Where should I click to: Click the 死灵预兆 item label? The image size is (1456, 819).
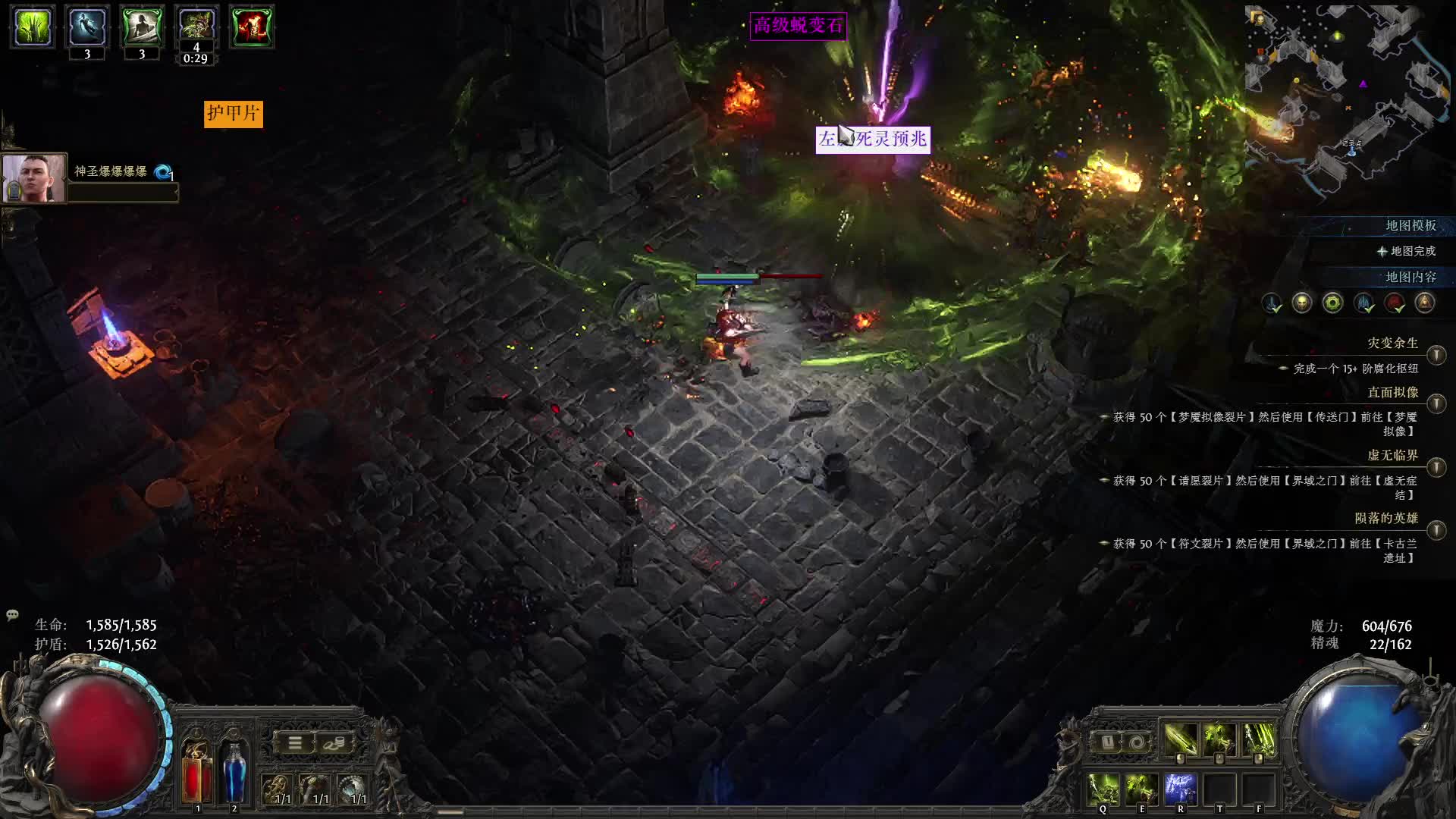click(872, 139)
